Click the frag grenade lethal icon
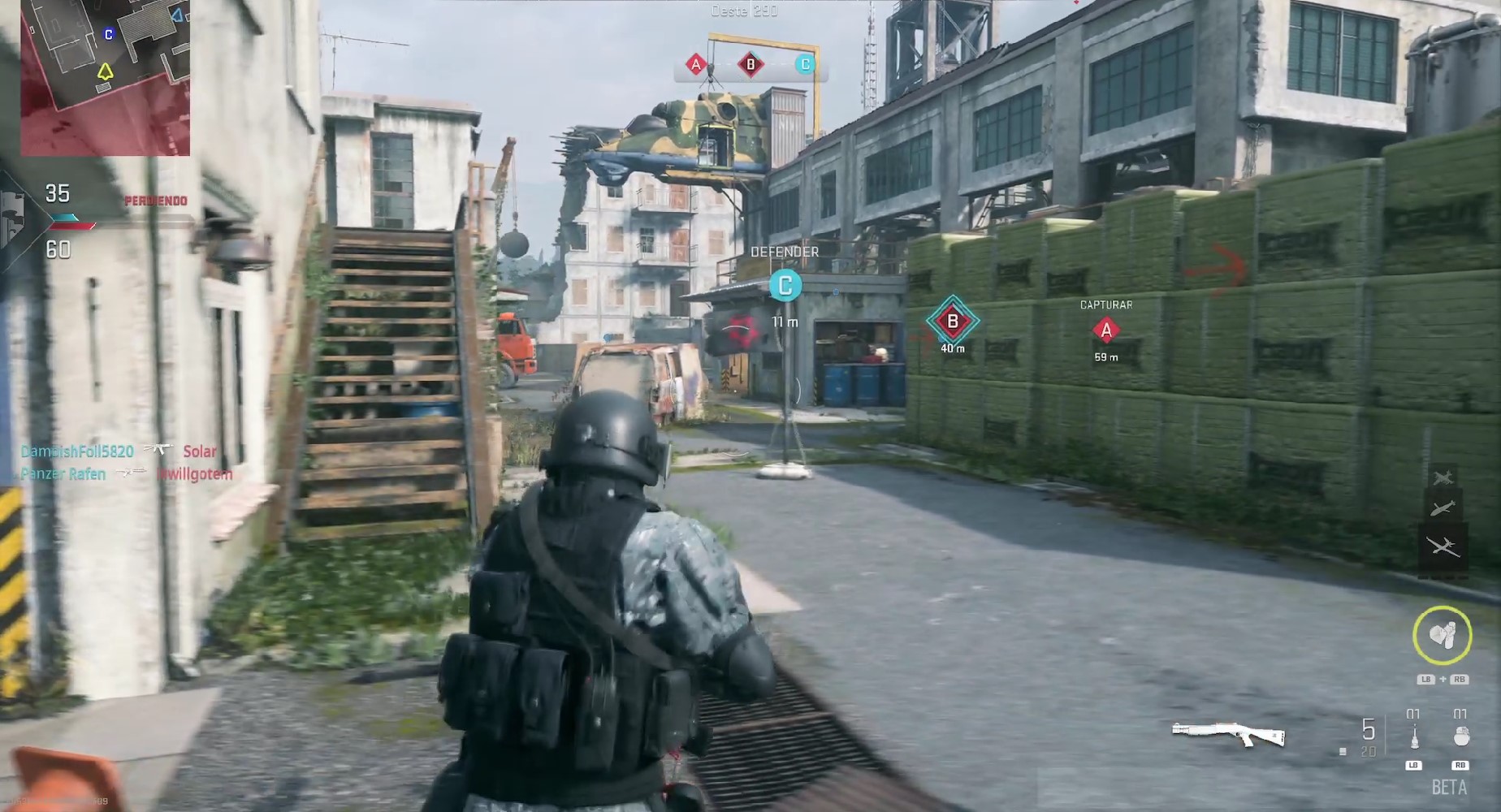1501x812 pixels. click(1461, 736)
